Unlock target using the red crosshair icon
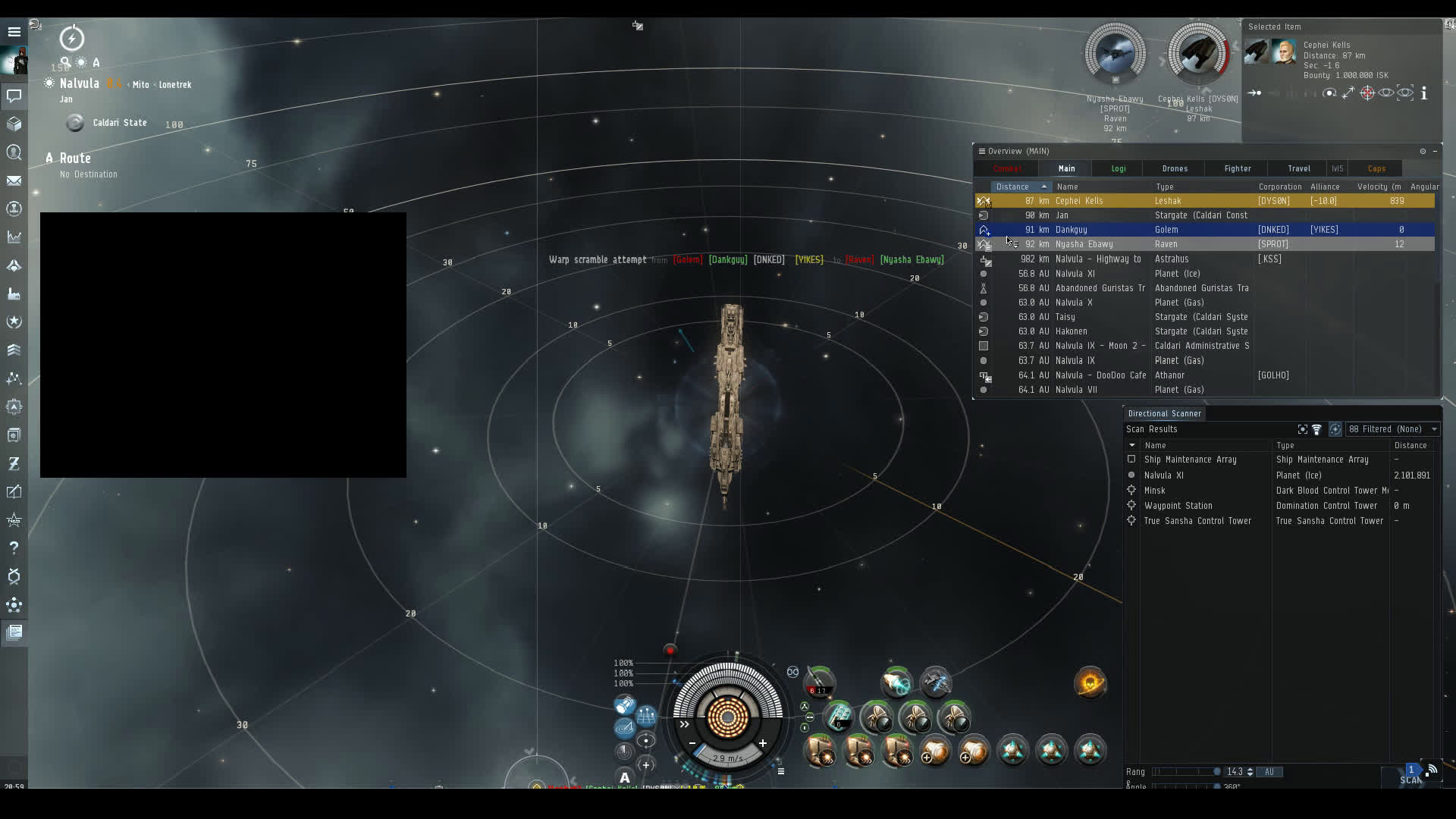The width and height of the screenshot is (1456, 819). 1367,93
